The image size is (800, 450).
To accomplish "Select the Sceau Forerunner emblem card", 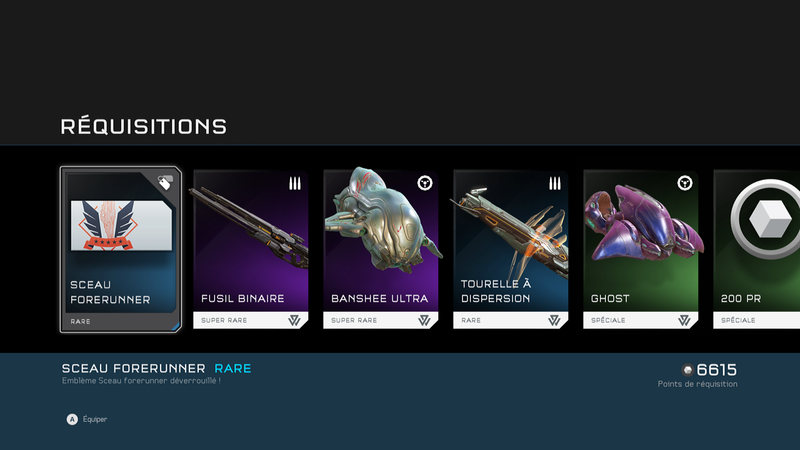I will pos(120,250).
